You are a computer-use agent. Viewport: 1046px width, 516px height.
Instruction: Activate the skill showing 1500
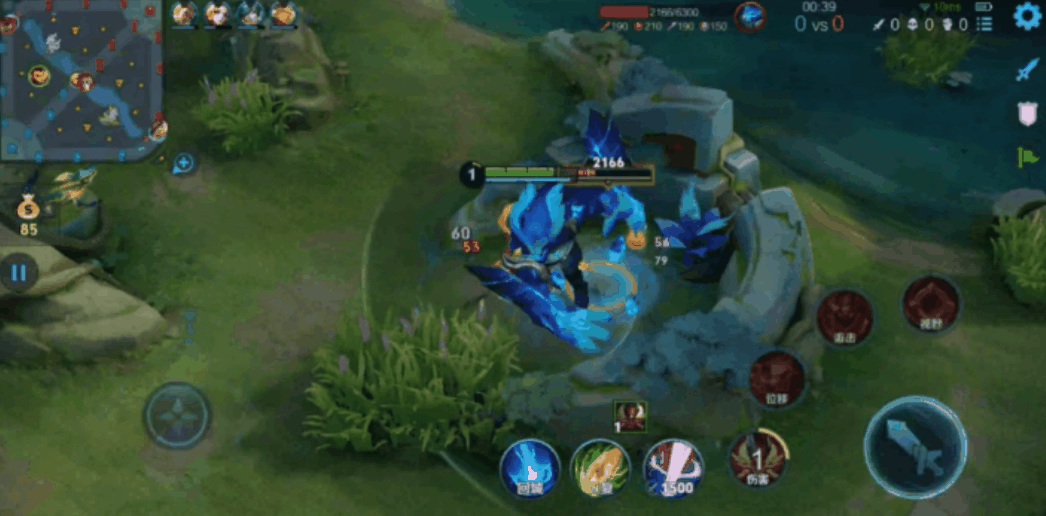tap(673, 468)
